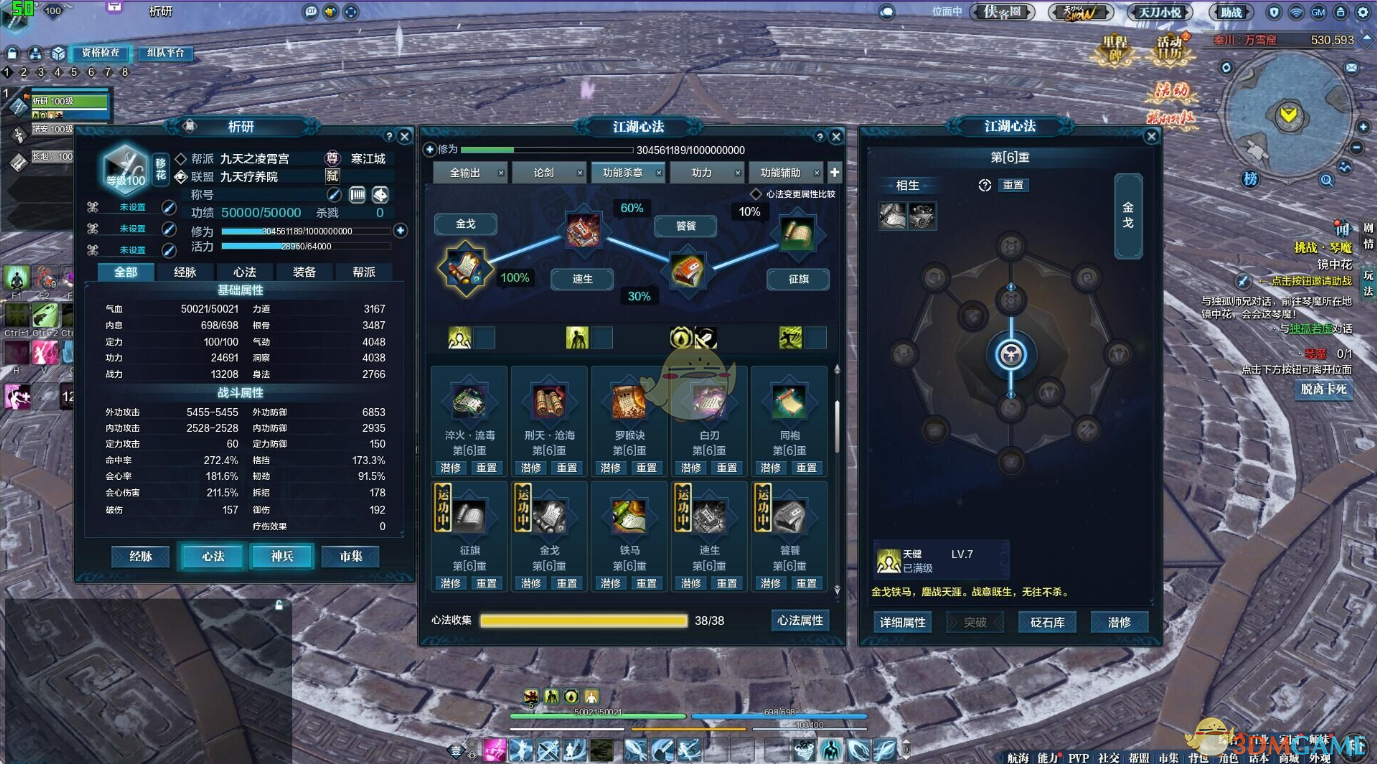Open the 经脉 button at panel bottom
This screenshot has height=764, width=1377.
point(141,556)
